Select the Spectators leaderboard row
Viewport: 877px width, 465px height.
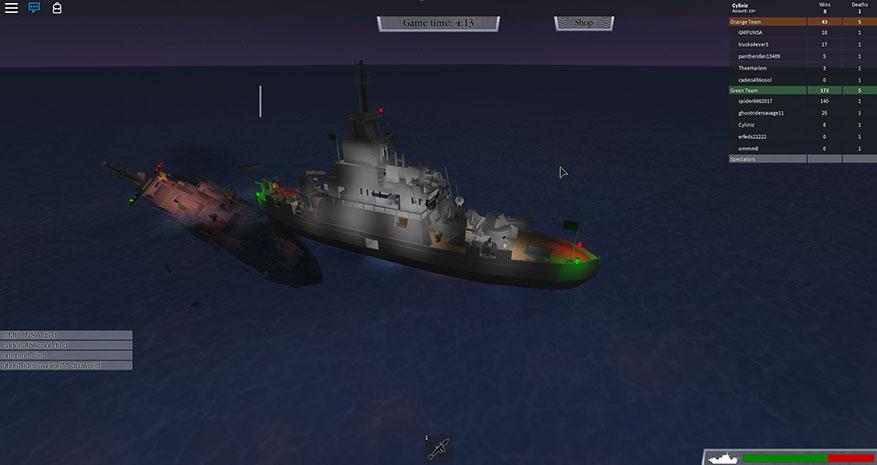pos(767,159)
